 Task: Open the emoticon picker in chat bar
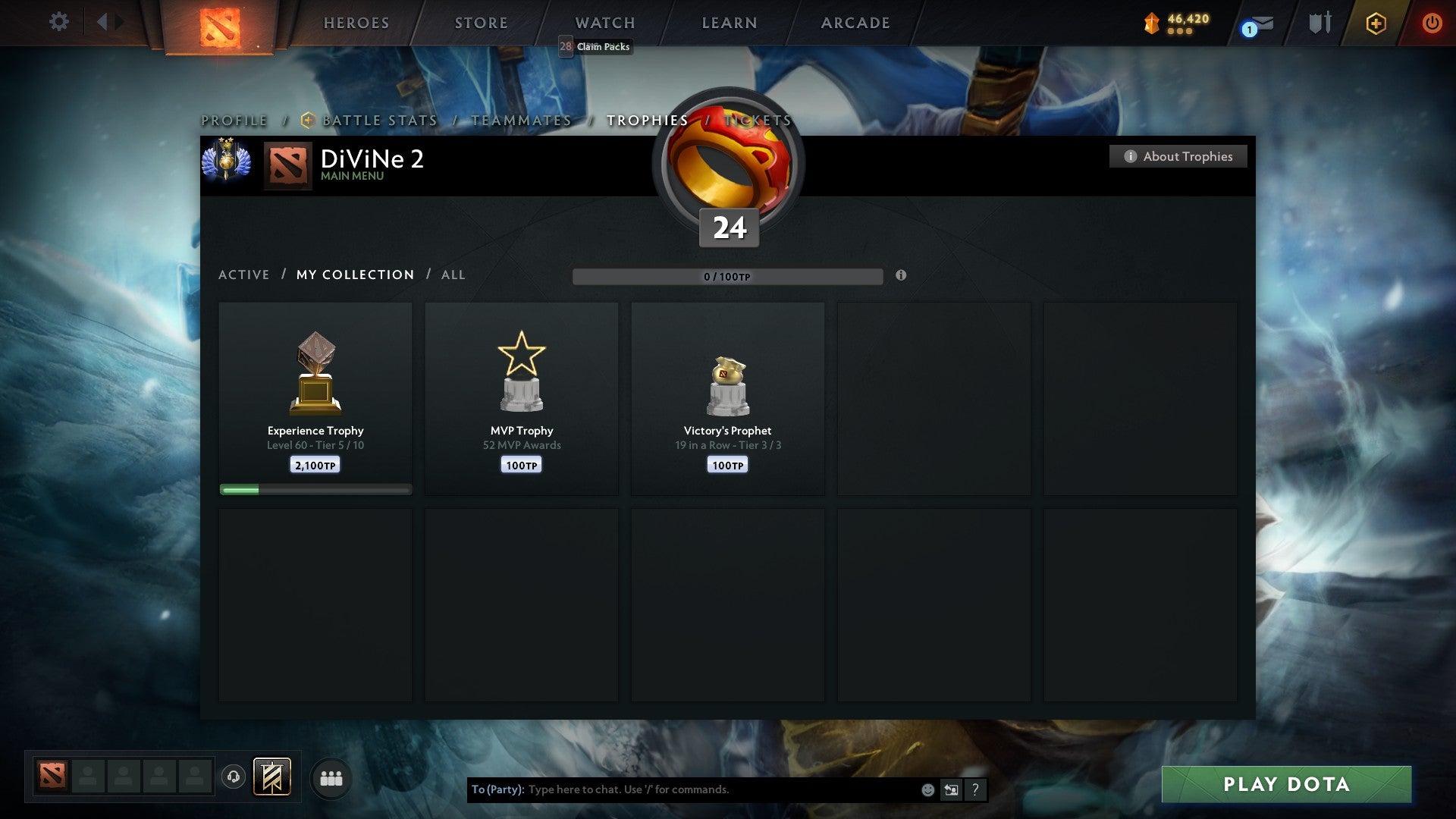(x=927, y=789)
